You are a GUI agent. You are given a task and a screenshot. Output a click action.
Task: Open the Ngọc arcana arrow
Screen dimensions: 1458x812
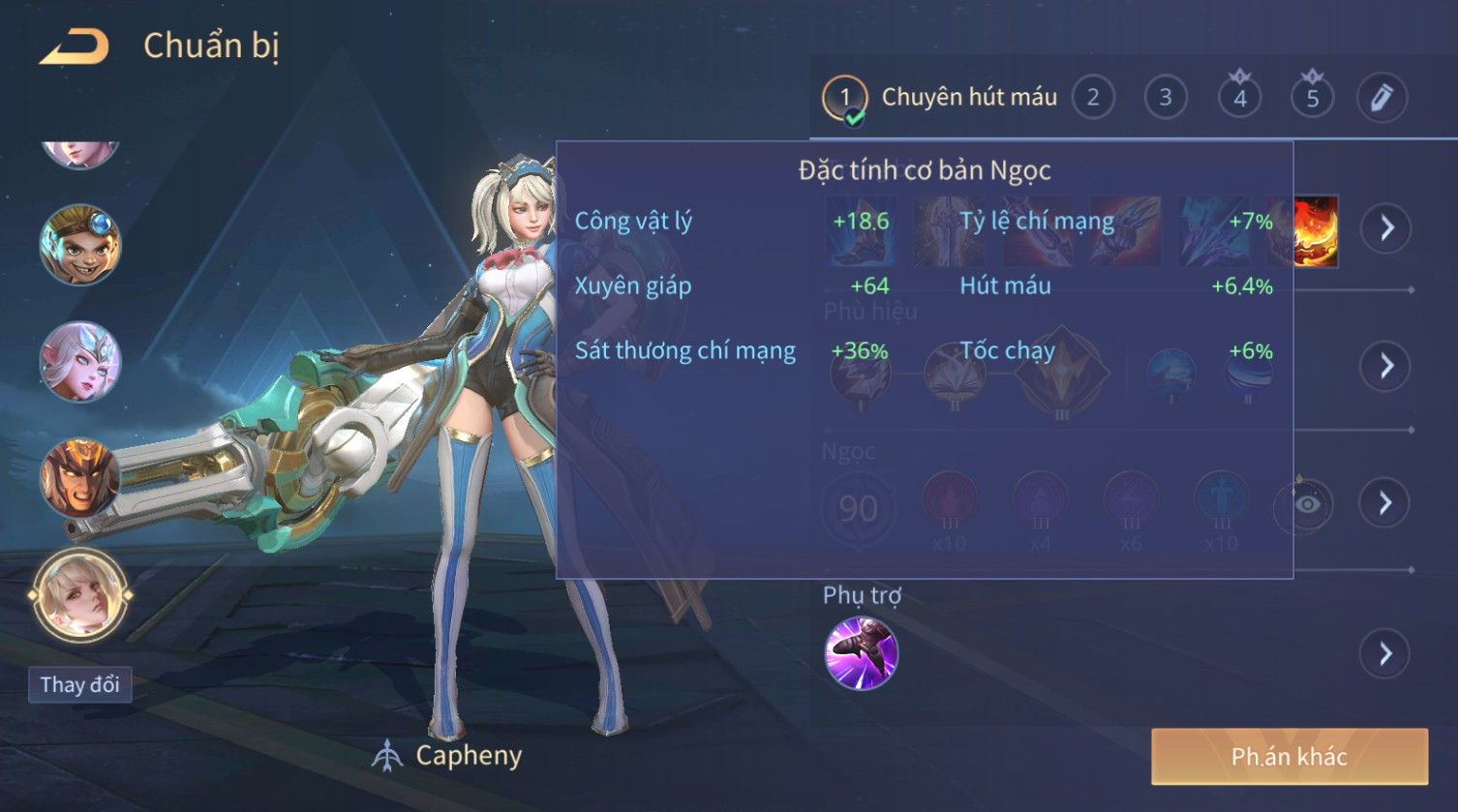pos(1386,502)
